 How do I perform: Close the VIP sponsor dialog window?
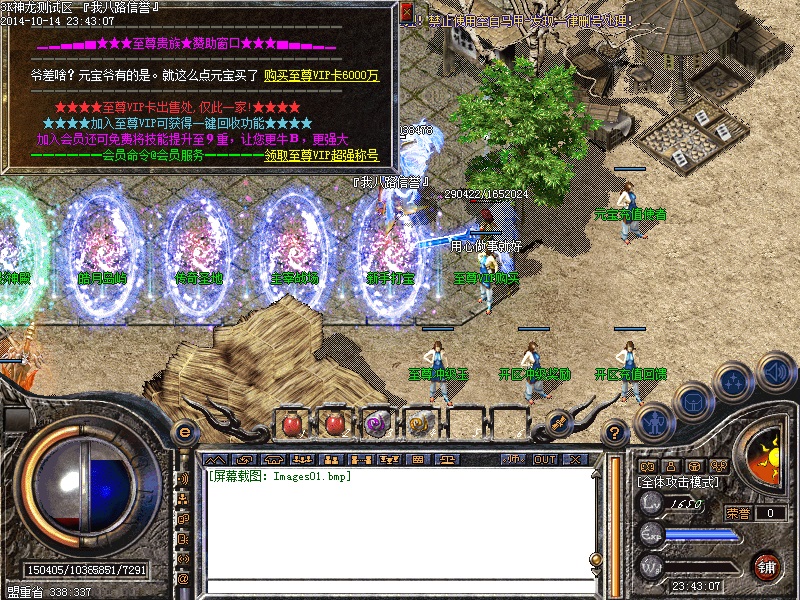coord(406,13)
